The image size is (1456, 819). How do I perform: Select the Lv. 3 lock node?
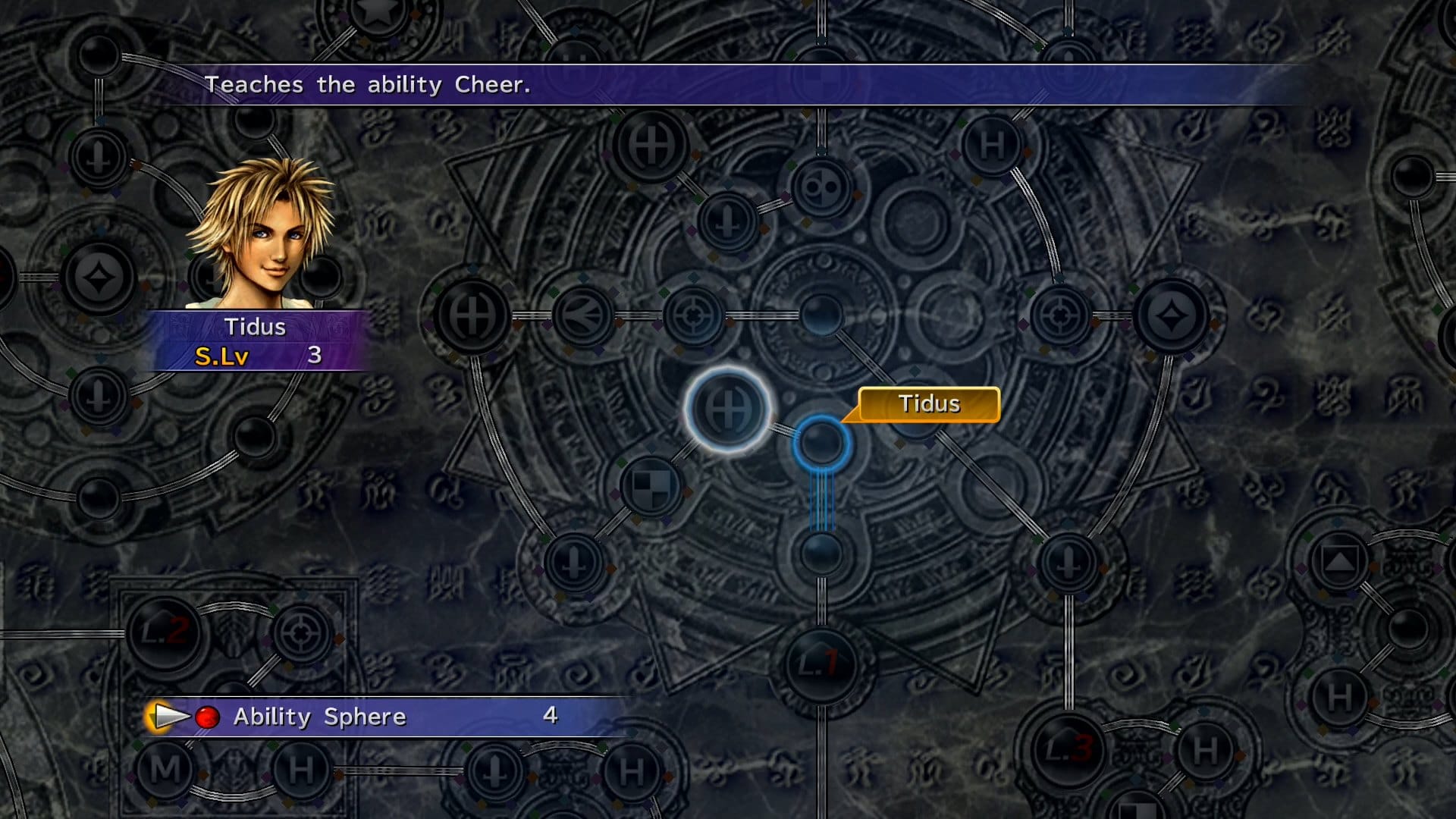click(x=1068, y=749)
